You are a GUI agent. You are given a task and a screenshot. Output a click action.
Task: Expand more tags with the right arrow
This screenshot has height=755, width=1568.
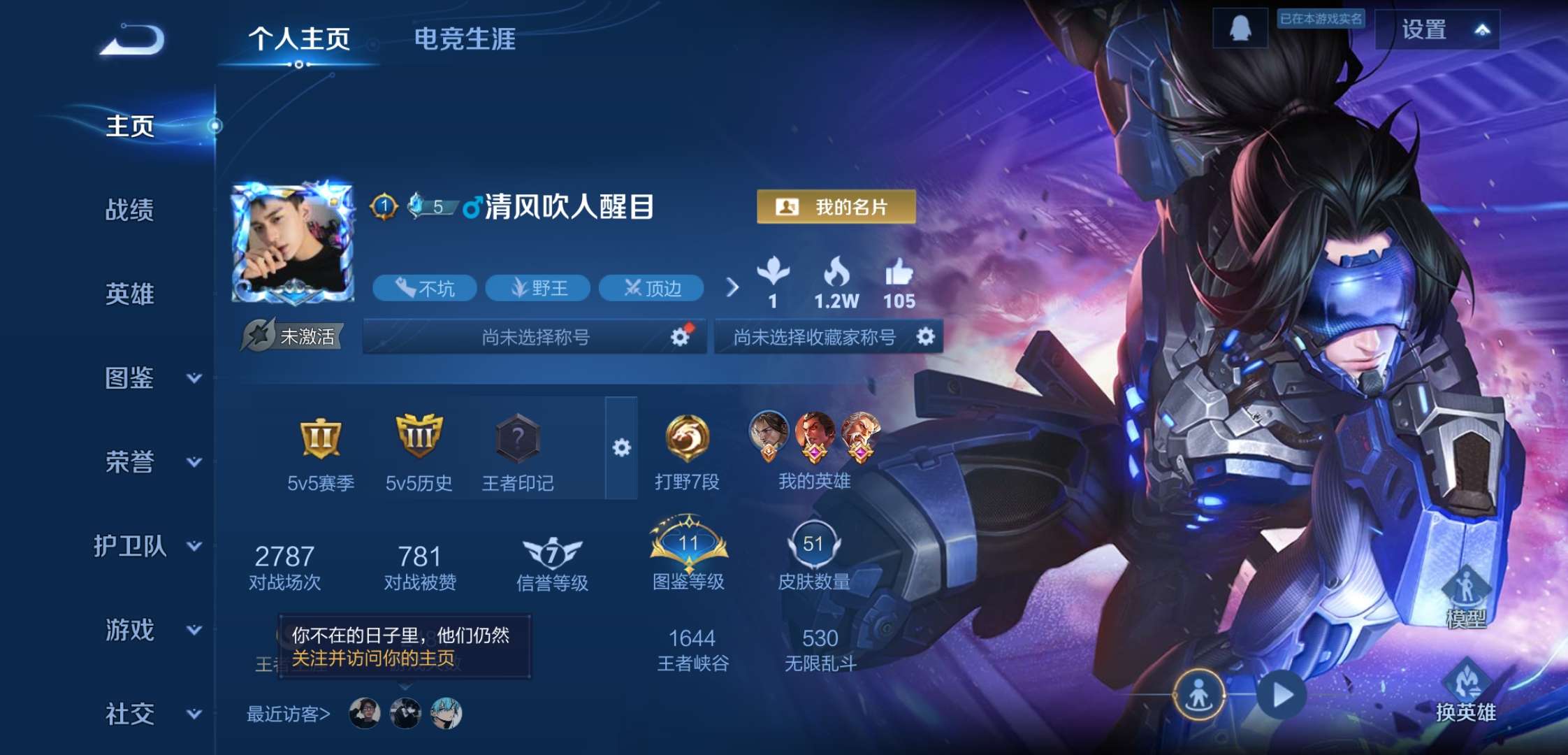click(x=731, y=288)
